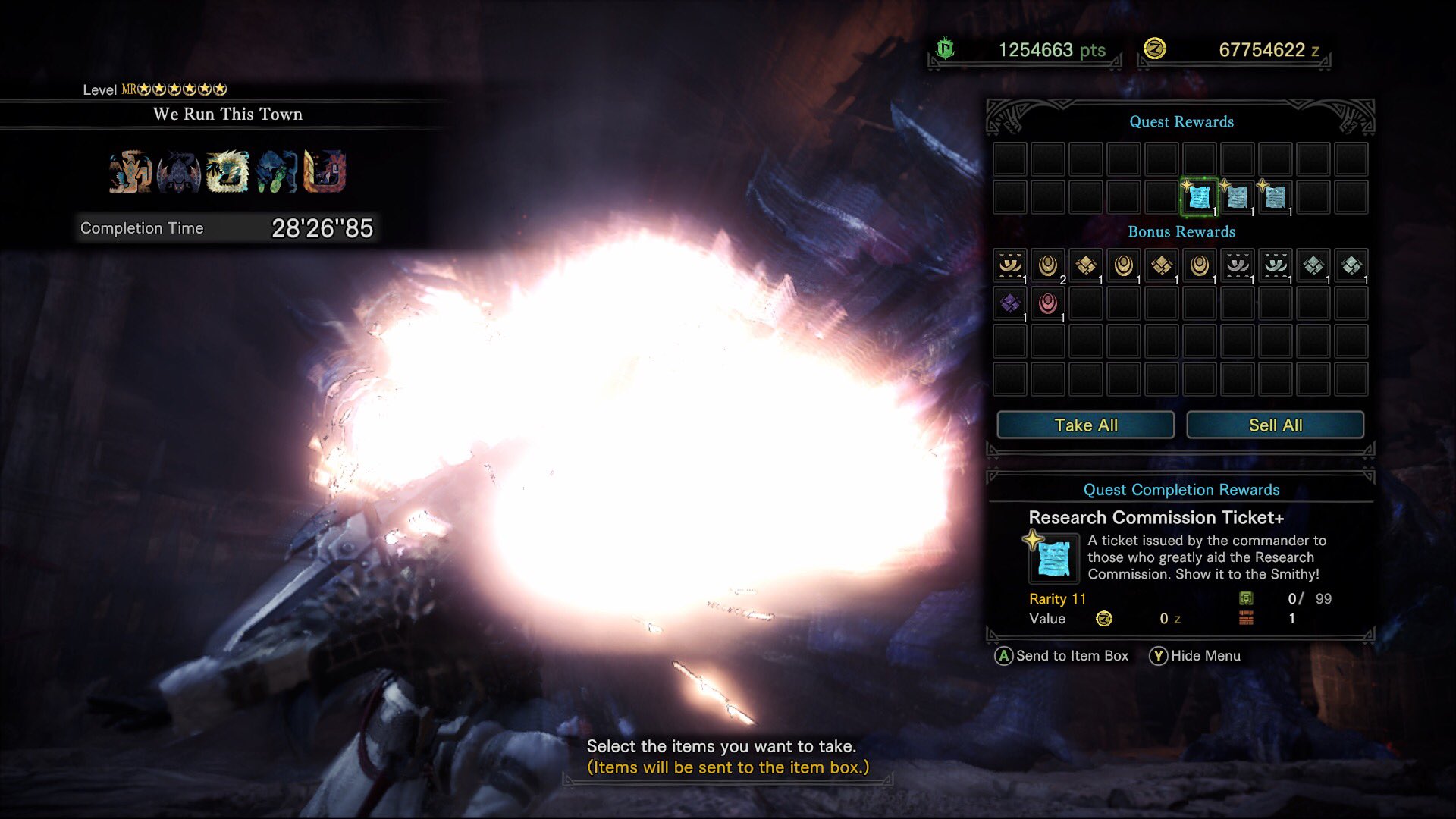
Task: Select the gold horned emblem bonus reward
Action: 1010,265
